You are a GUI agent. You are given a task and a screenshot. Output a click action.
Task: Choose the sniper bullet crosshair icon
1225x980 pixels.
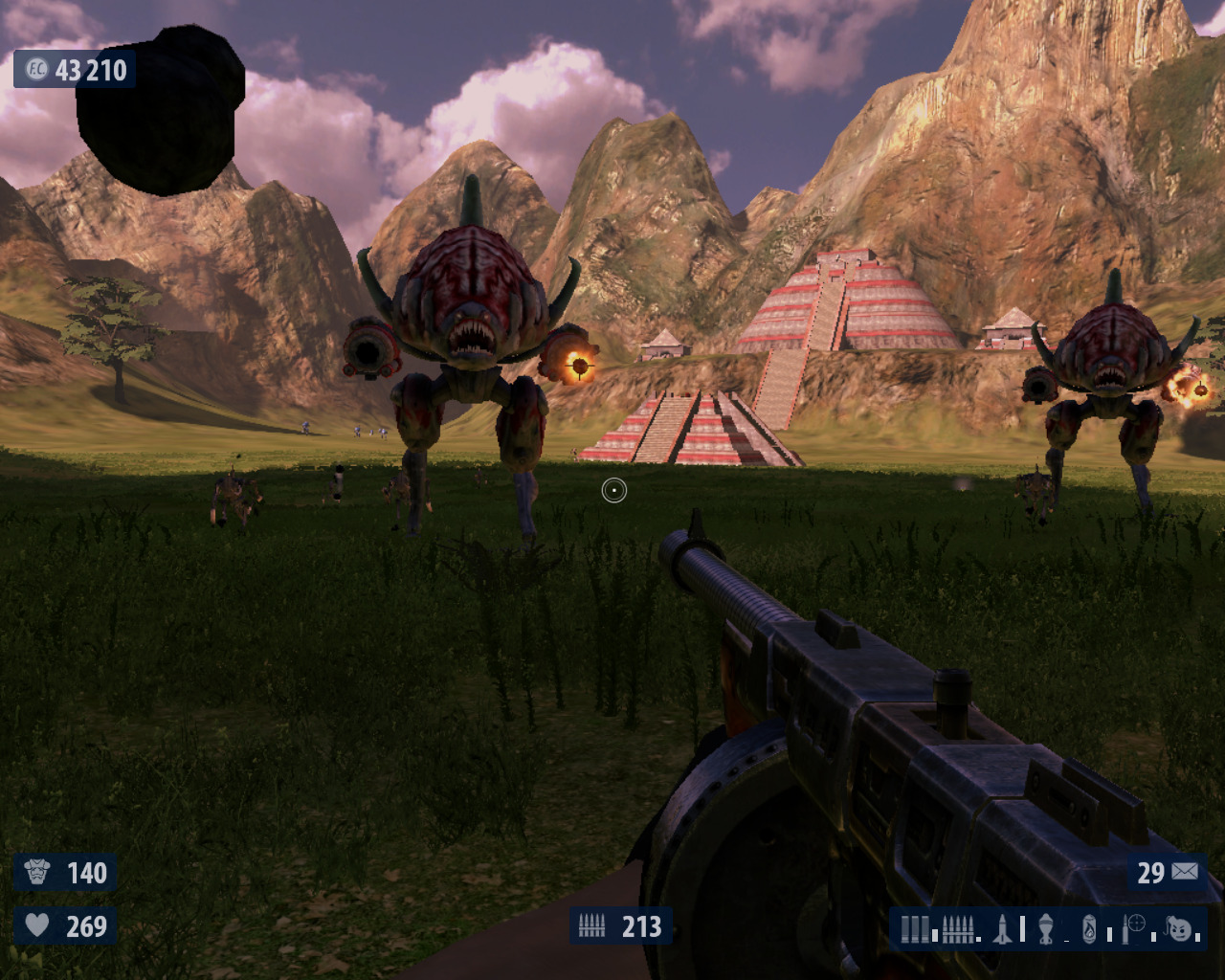pos(1135,926)
